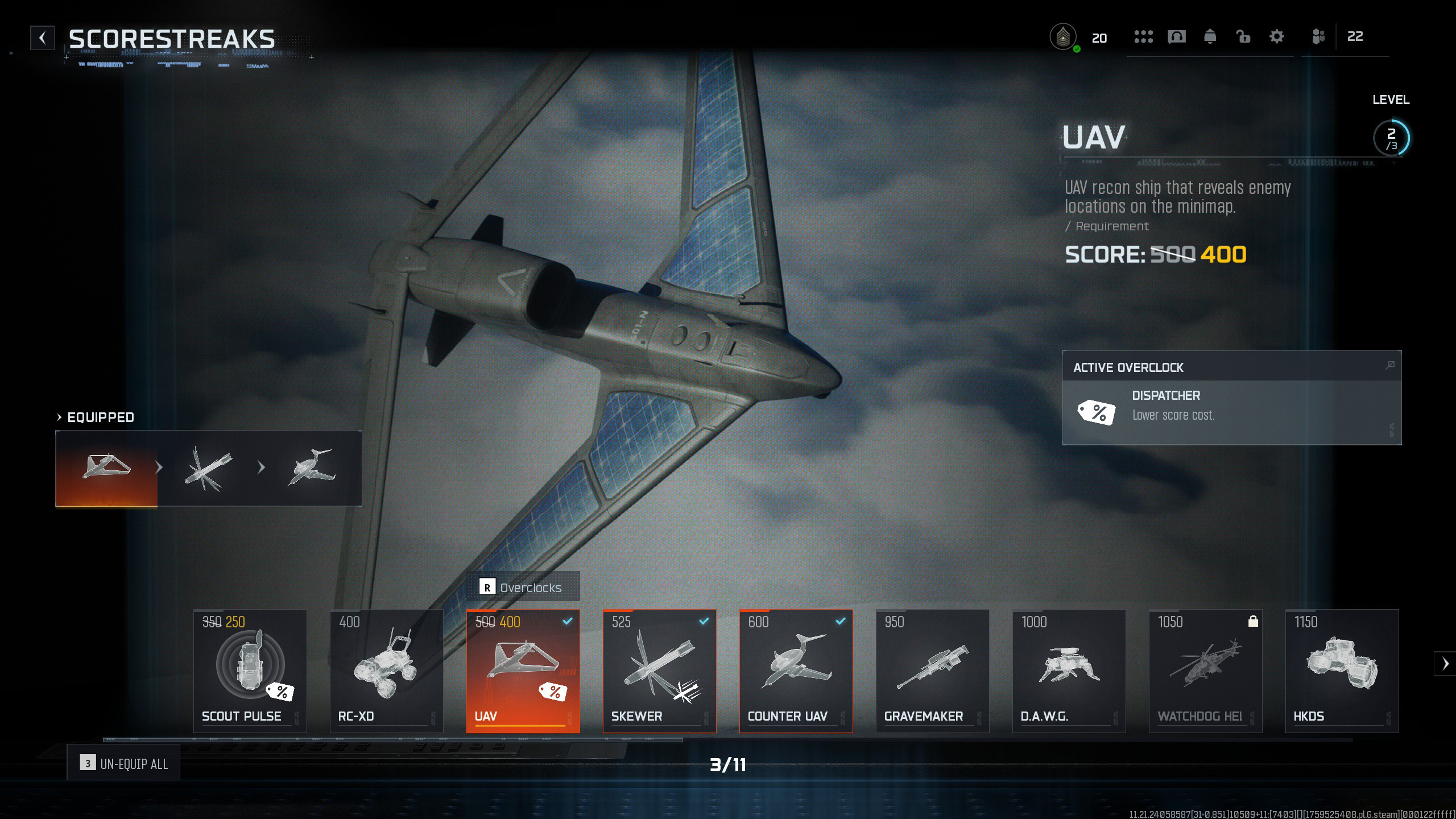Select the equipped Skewer slot
Viewport: 1456px width, 819px height.
click(x=209, y=468)
